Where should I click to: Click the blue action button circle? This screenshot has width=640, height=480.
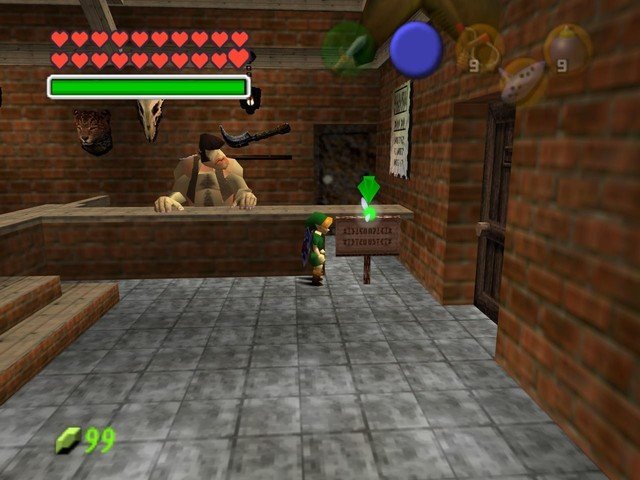(x=415, y=48)
